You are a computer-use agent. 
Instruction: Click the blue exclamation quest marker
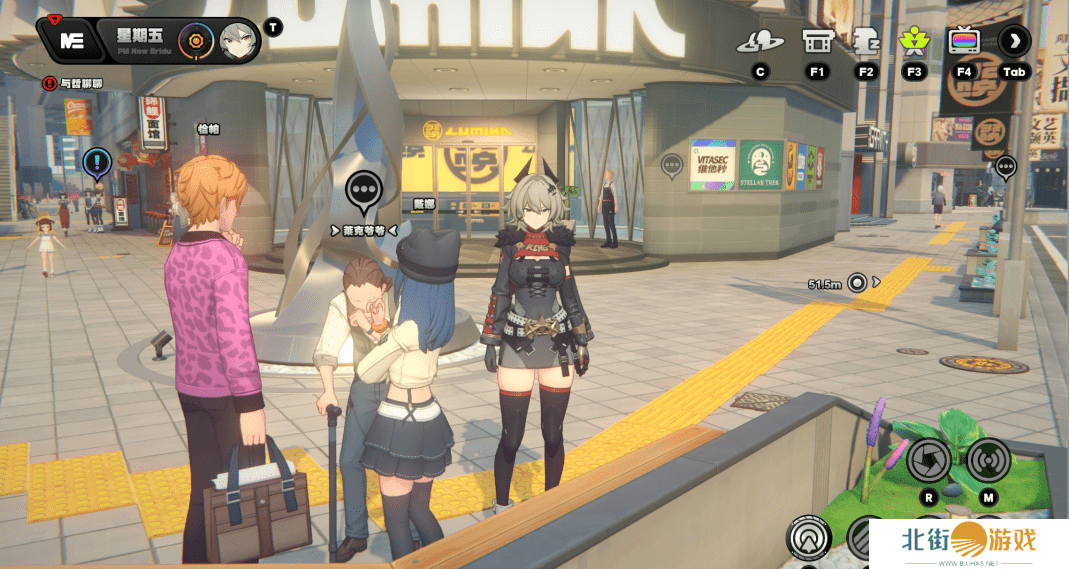point(97,161)
